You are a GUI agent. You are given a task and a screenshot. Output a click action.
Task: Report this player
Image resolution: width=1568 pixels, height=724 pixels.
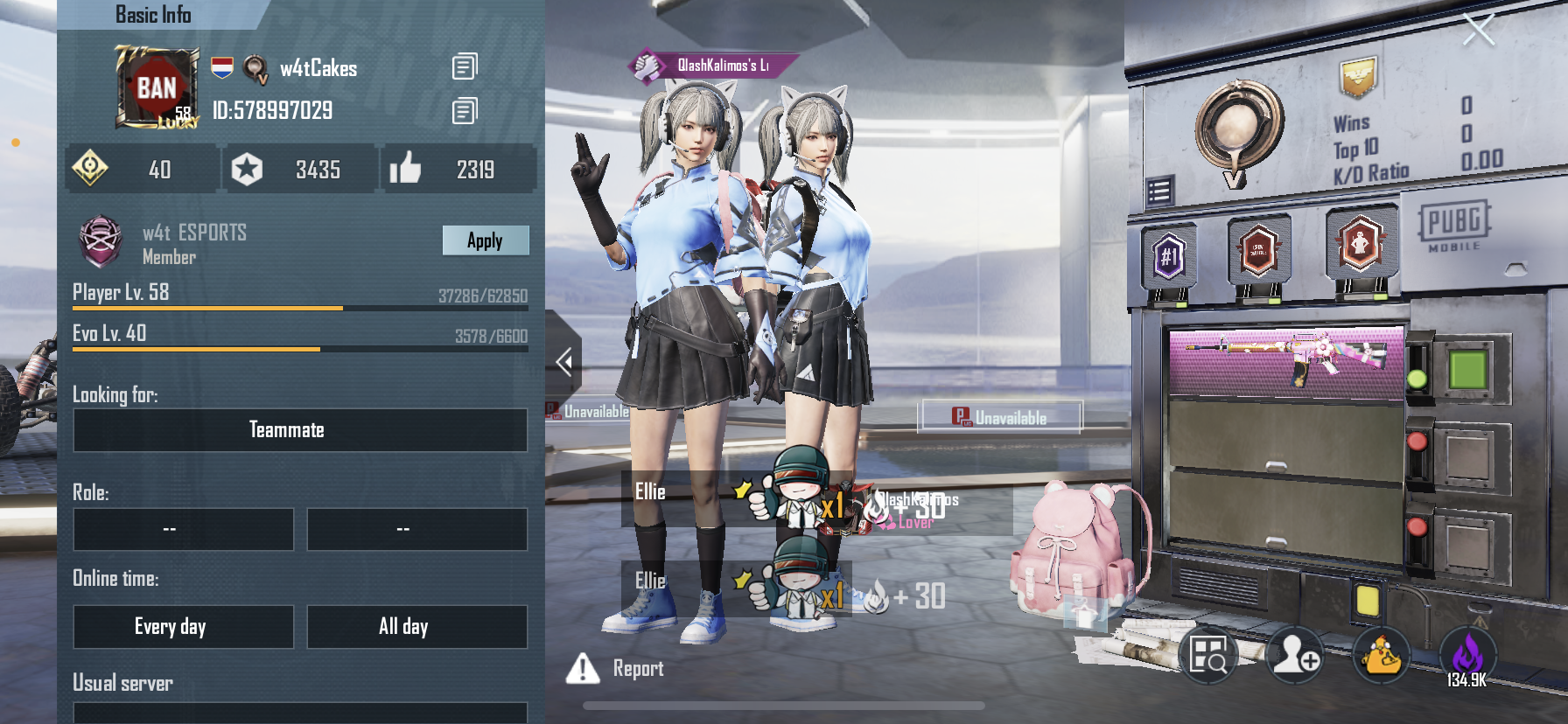coord(616,669)
